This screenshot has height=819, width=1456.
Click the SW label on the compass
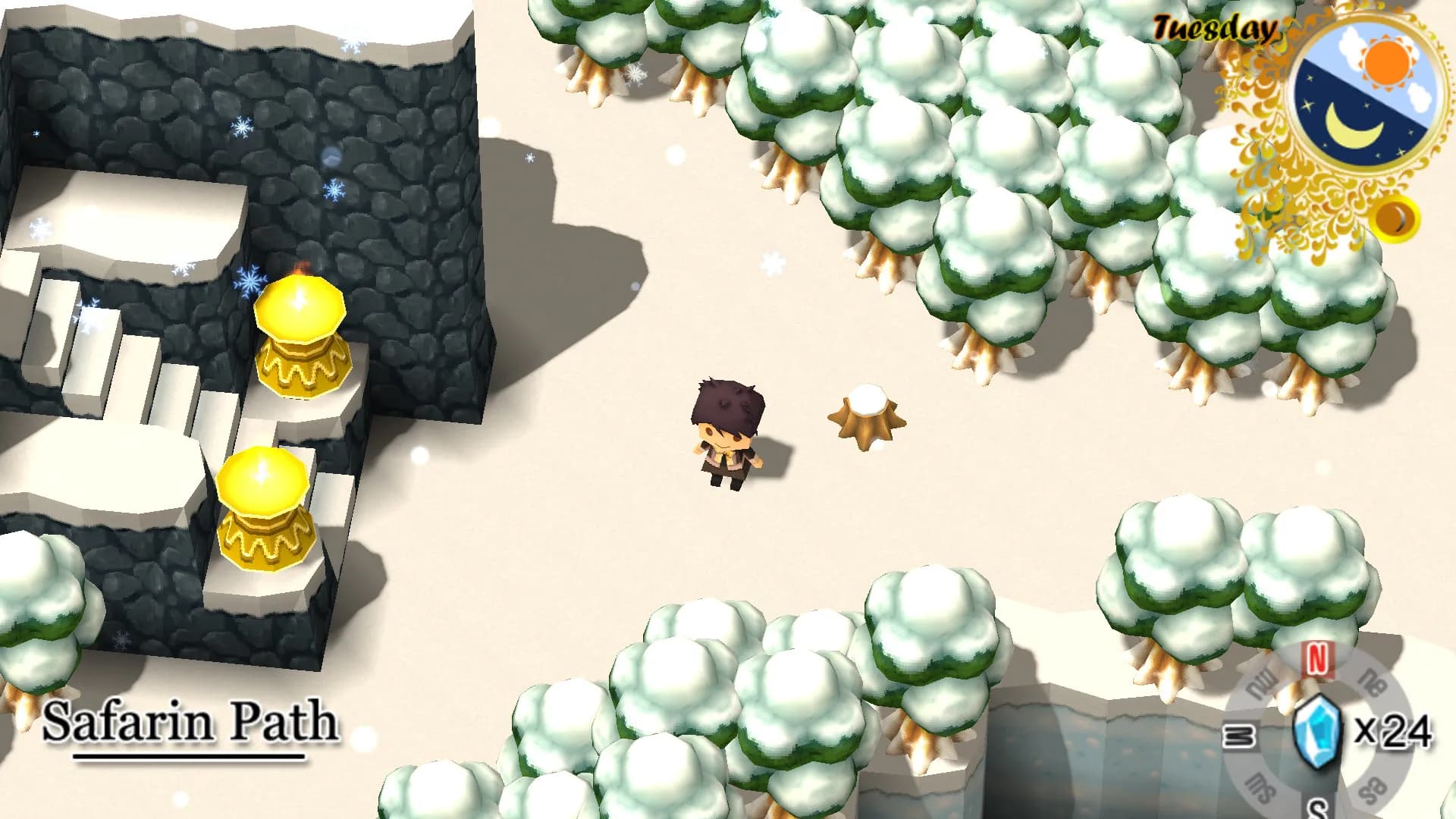1262,786
